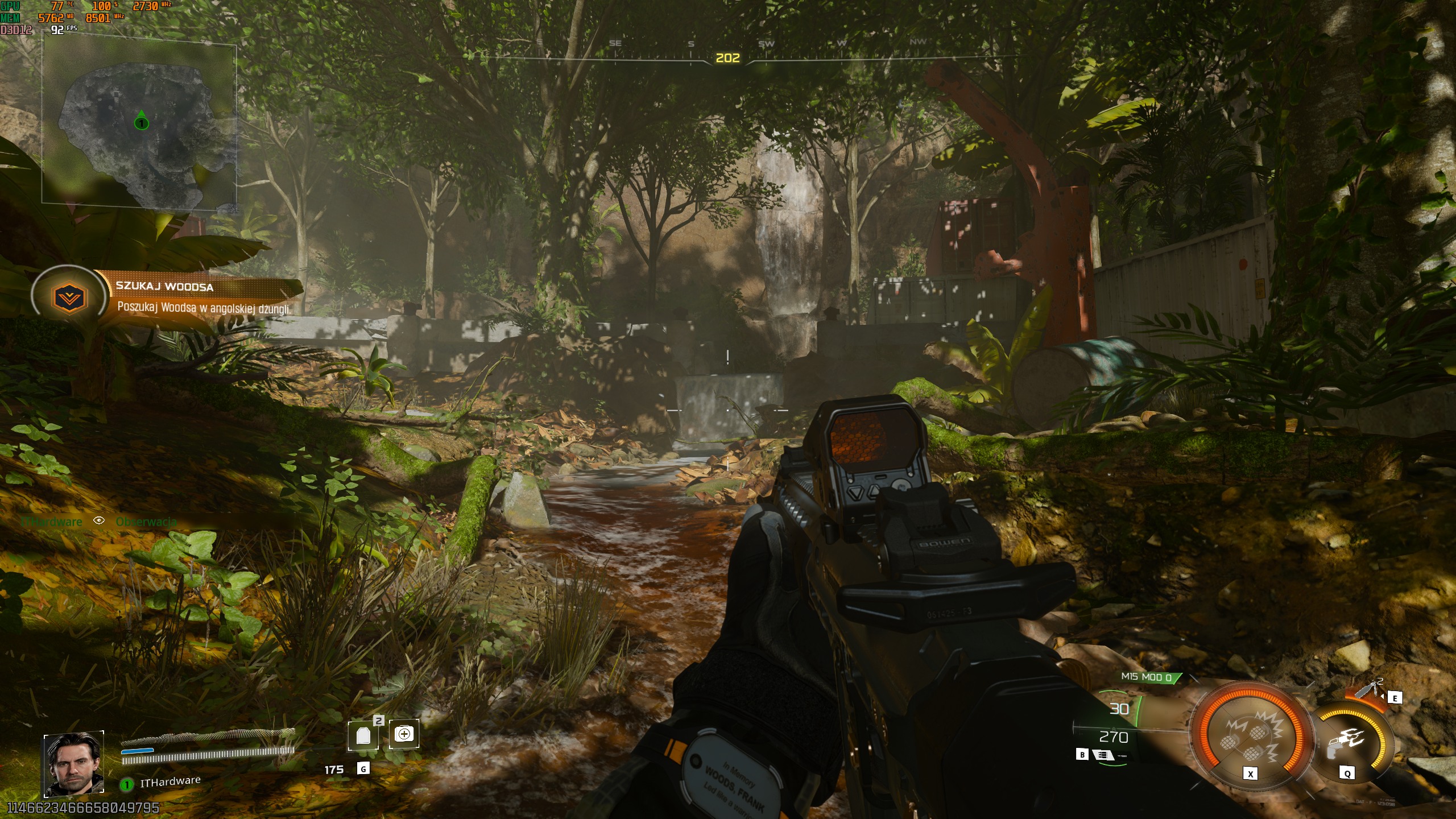Screen dimensions: 1456x819
Task: Select the green player marker on minimap
Action: tap(141, 122)
